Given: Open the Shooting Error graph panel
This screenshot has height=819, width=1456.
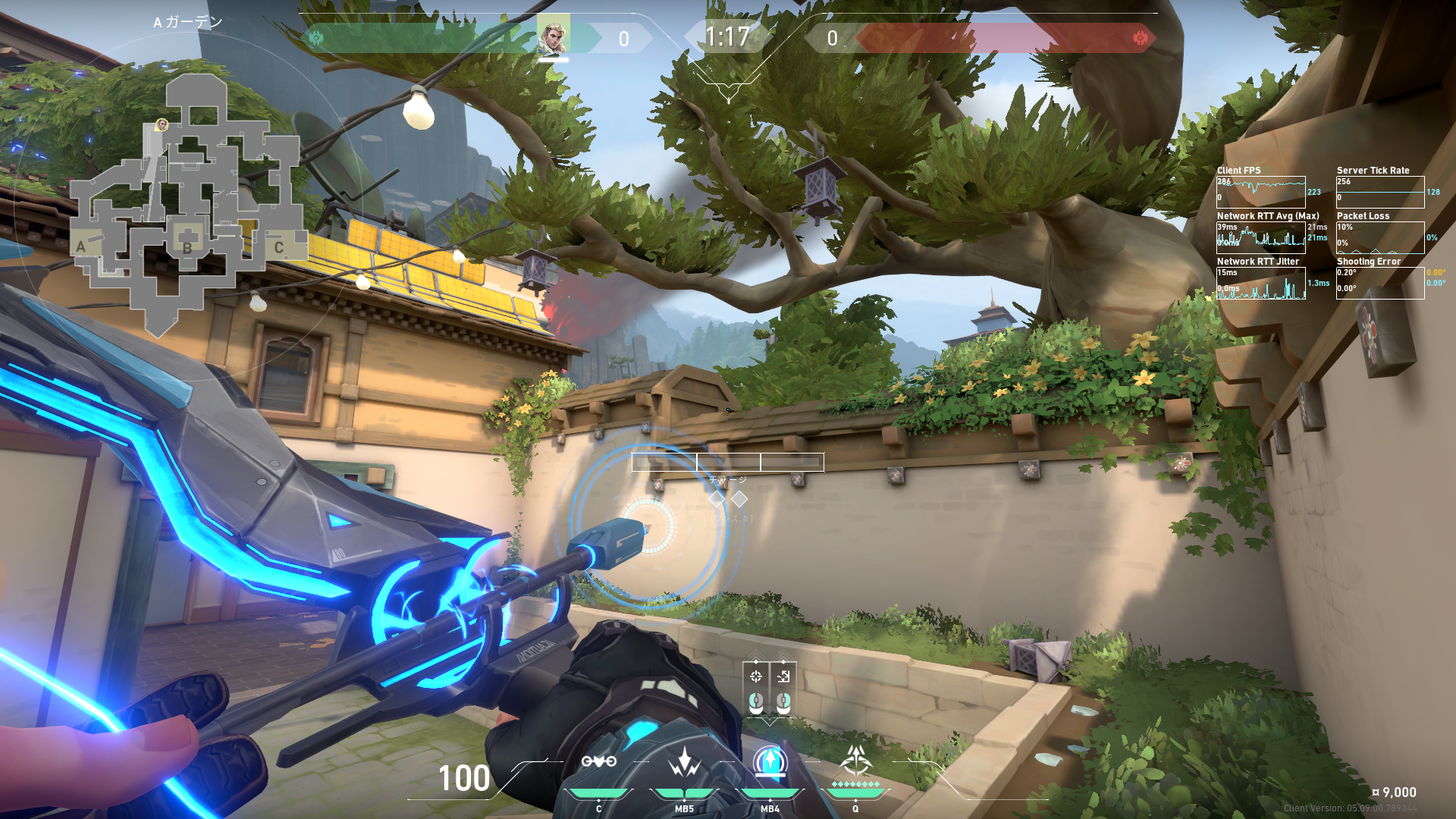Looking at the screenshot, I should pyautogui.click(x=1379, y=283).
